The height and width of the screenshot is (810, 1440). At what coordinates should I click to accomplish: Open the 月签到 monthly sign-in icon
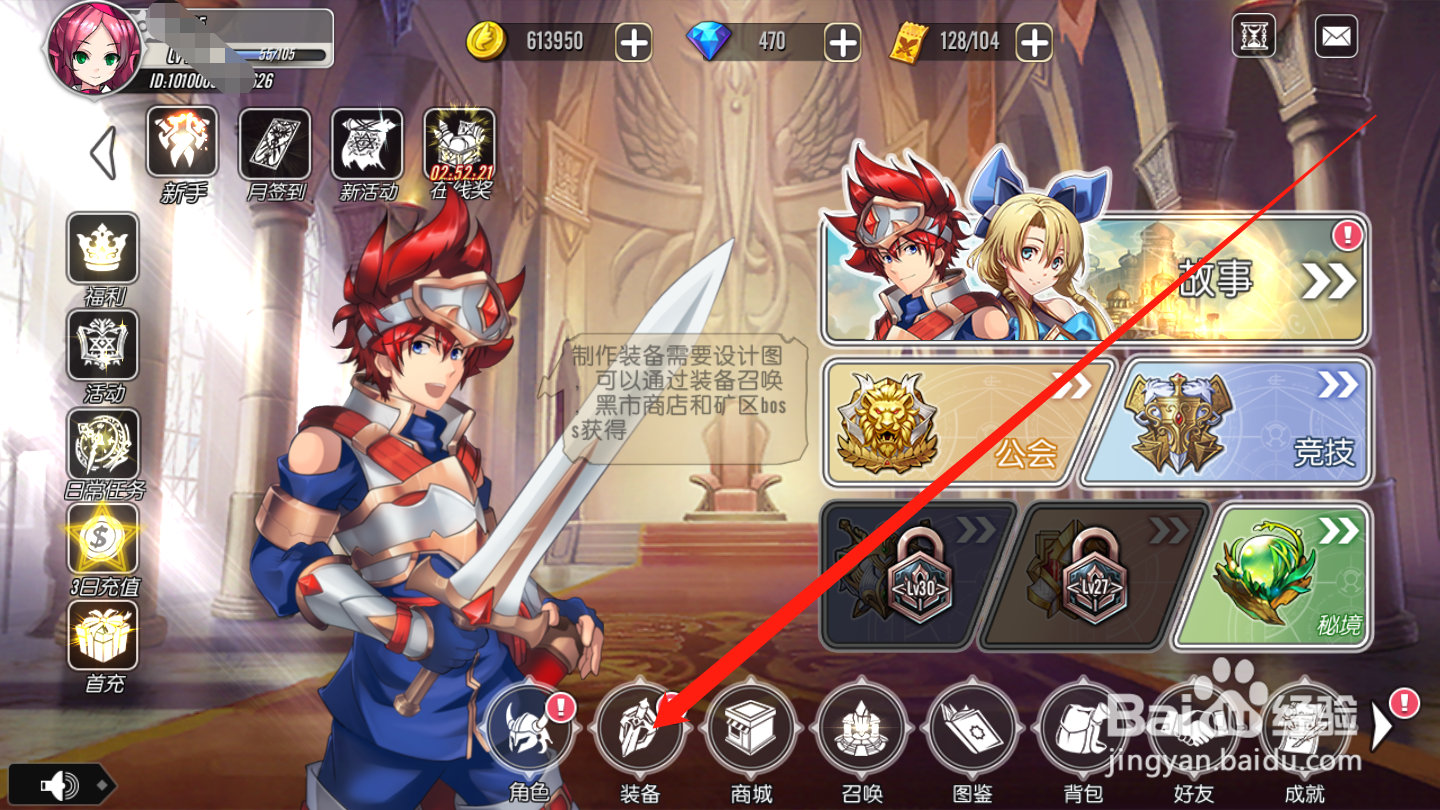(x=273, y=146)
